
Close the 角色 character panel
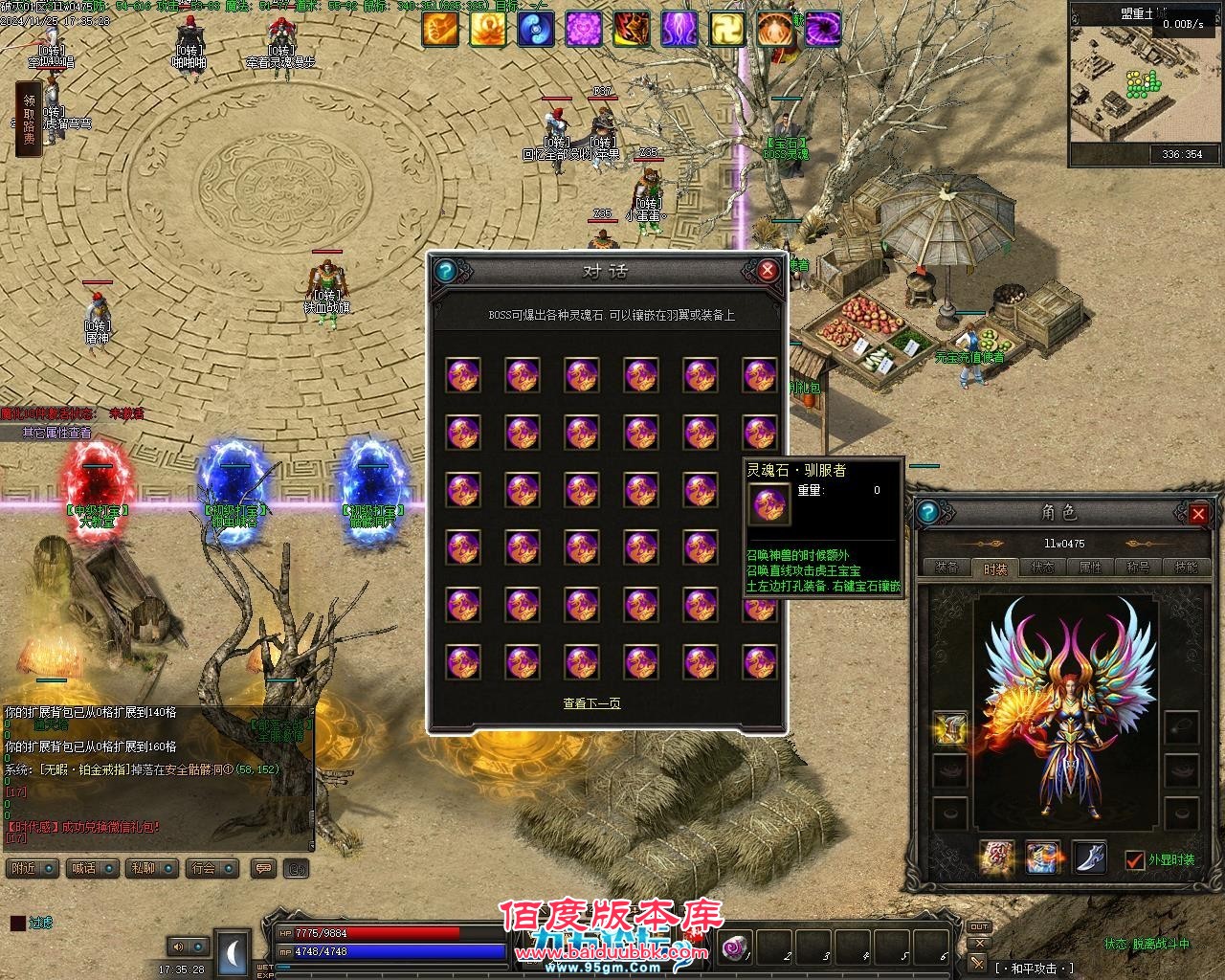(x=1198, y=514)
